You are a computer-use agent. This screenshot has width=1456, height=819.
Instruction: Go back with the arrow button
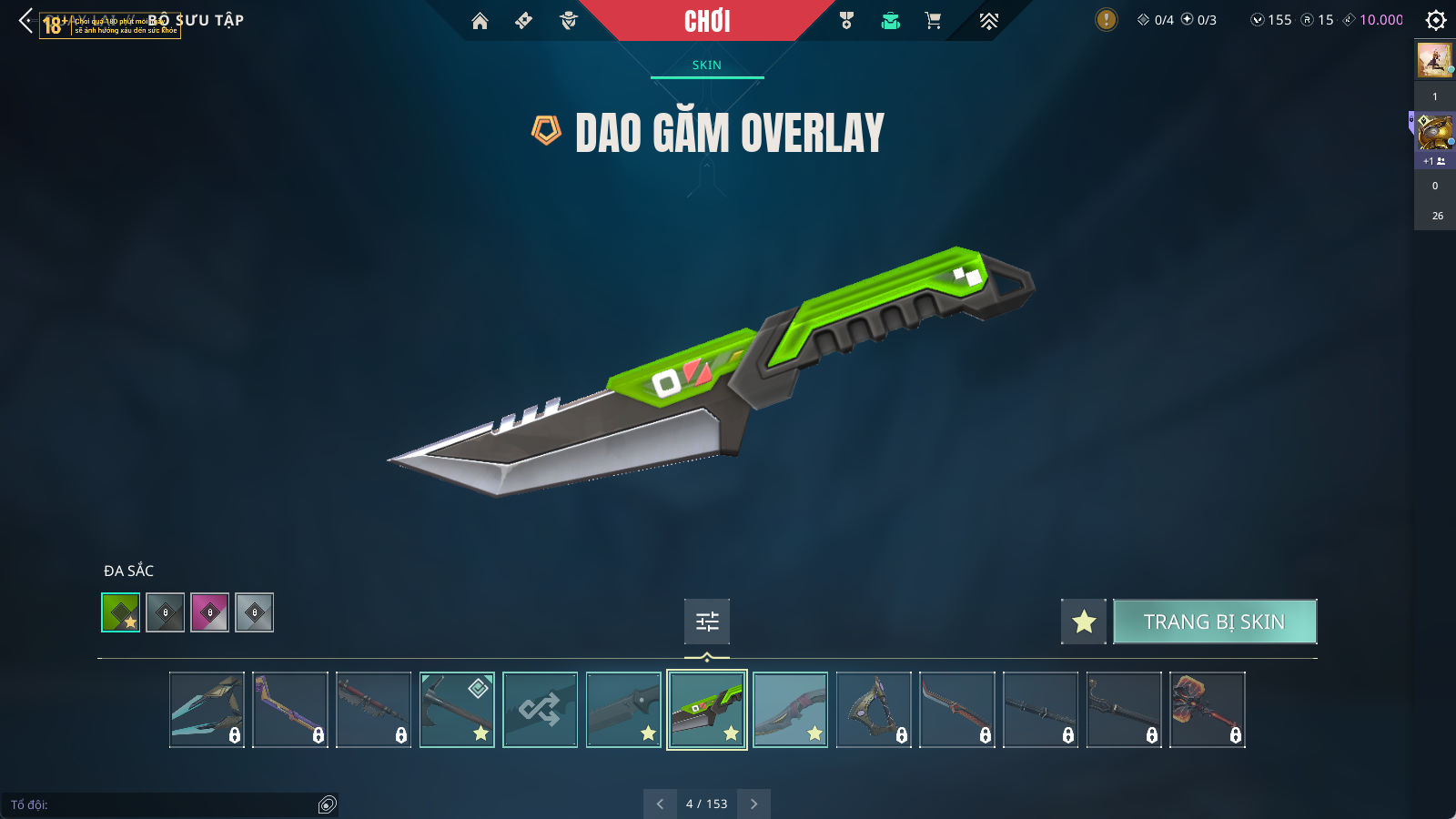coord(25,20)
